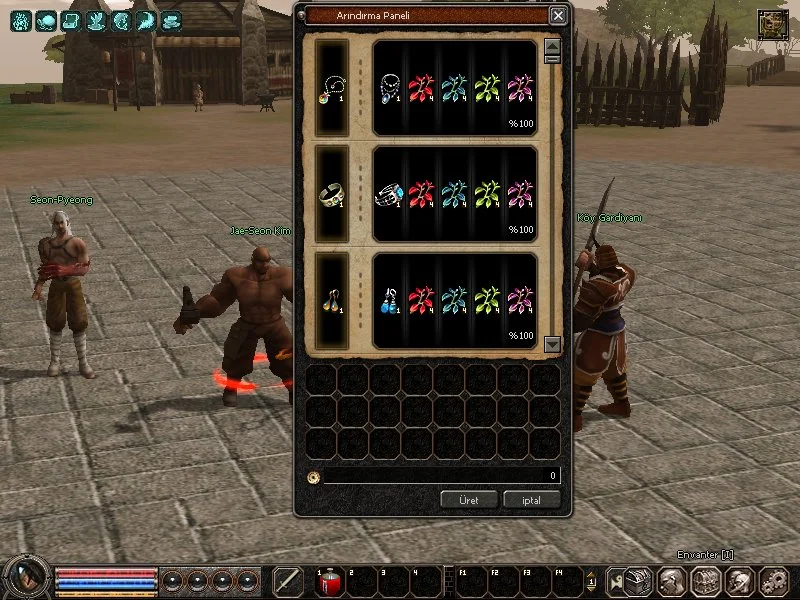800x600 pixels.
Task: Cancel with the iptal button
Action: click(x=531, y=499)
